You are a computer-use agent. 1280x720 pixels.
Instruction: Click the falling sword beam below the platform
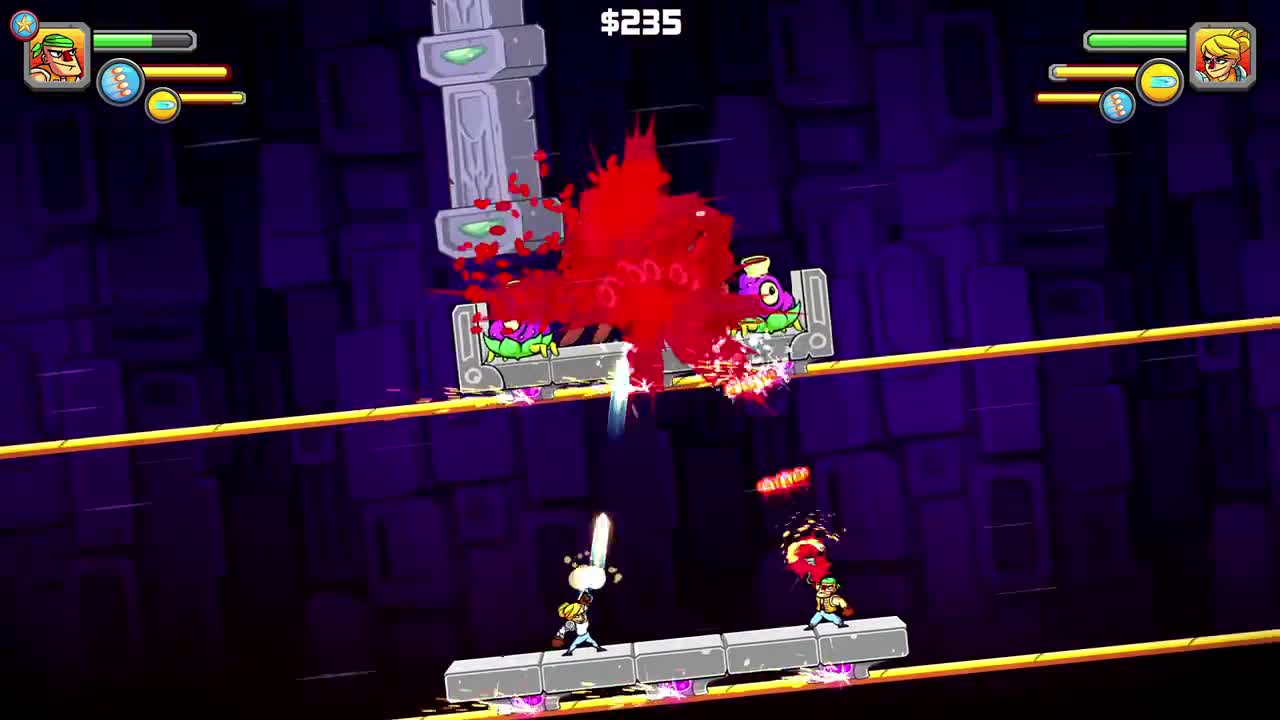620,410
